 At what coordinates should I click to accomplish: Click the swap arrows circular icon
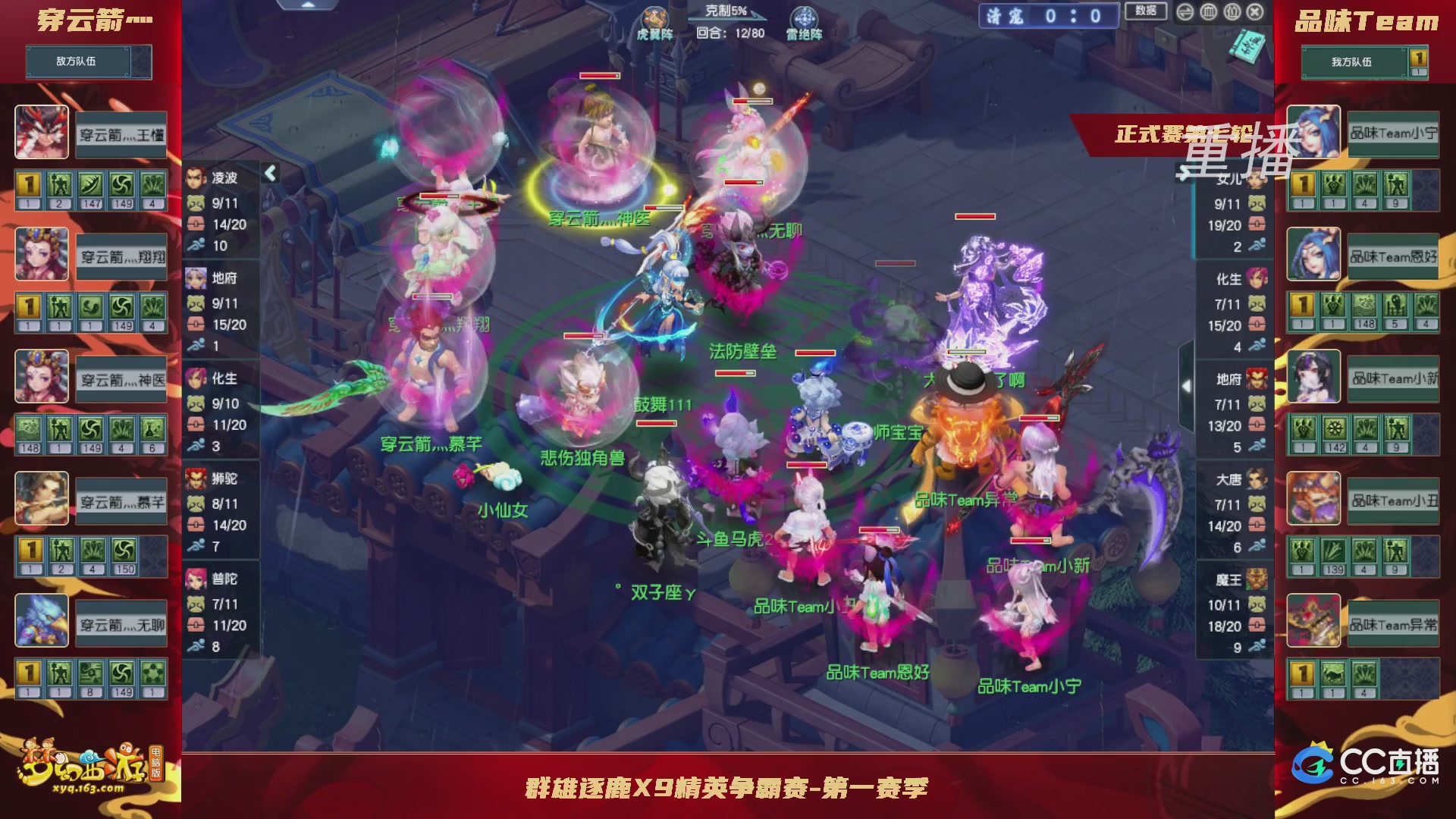pos(1185,11)
